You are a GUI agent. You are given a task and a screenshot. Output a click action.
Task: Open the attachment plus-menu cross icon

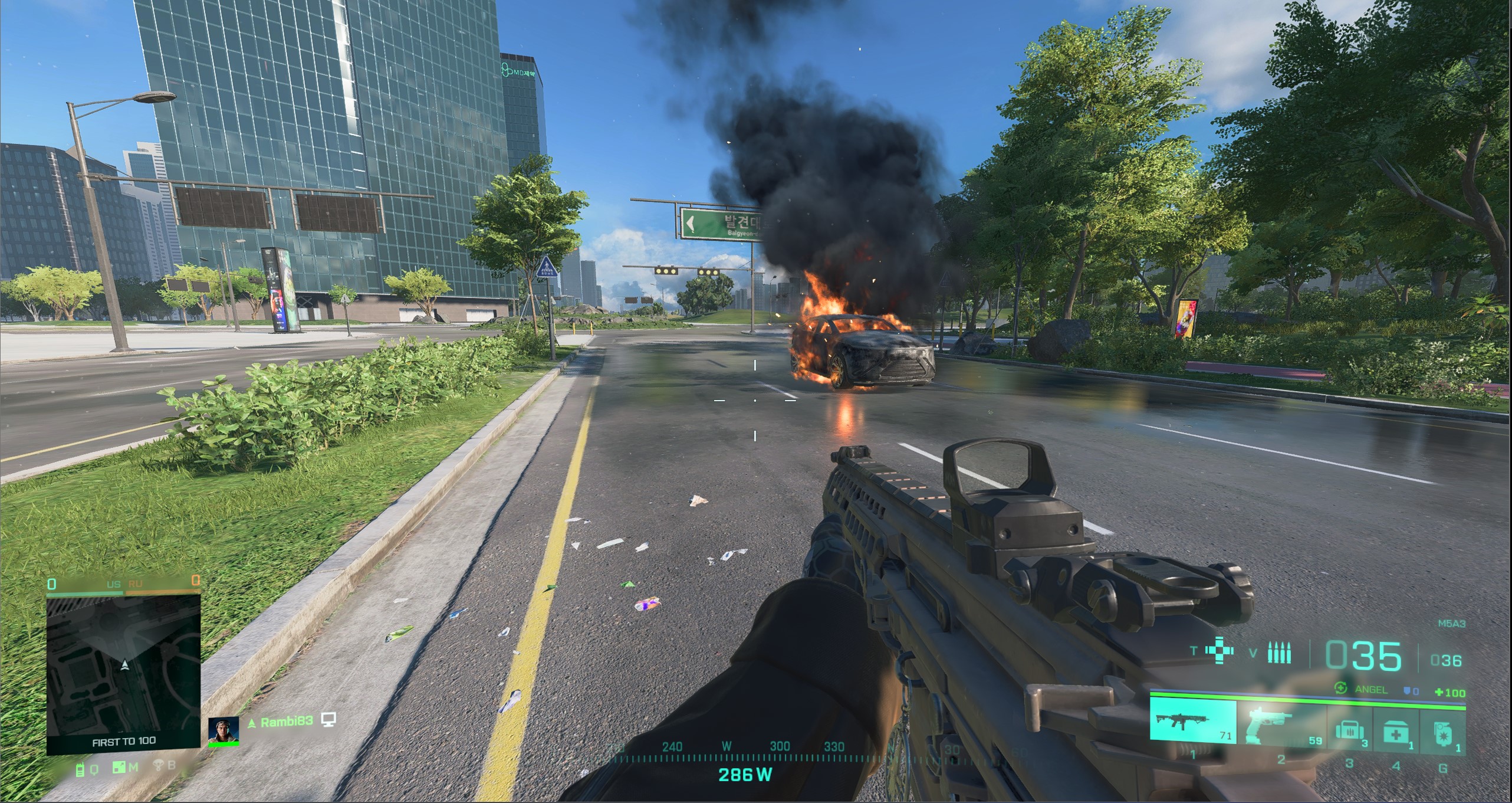pos(1219,651)
